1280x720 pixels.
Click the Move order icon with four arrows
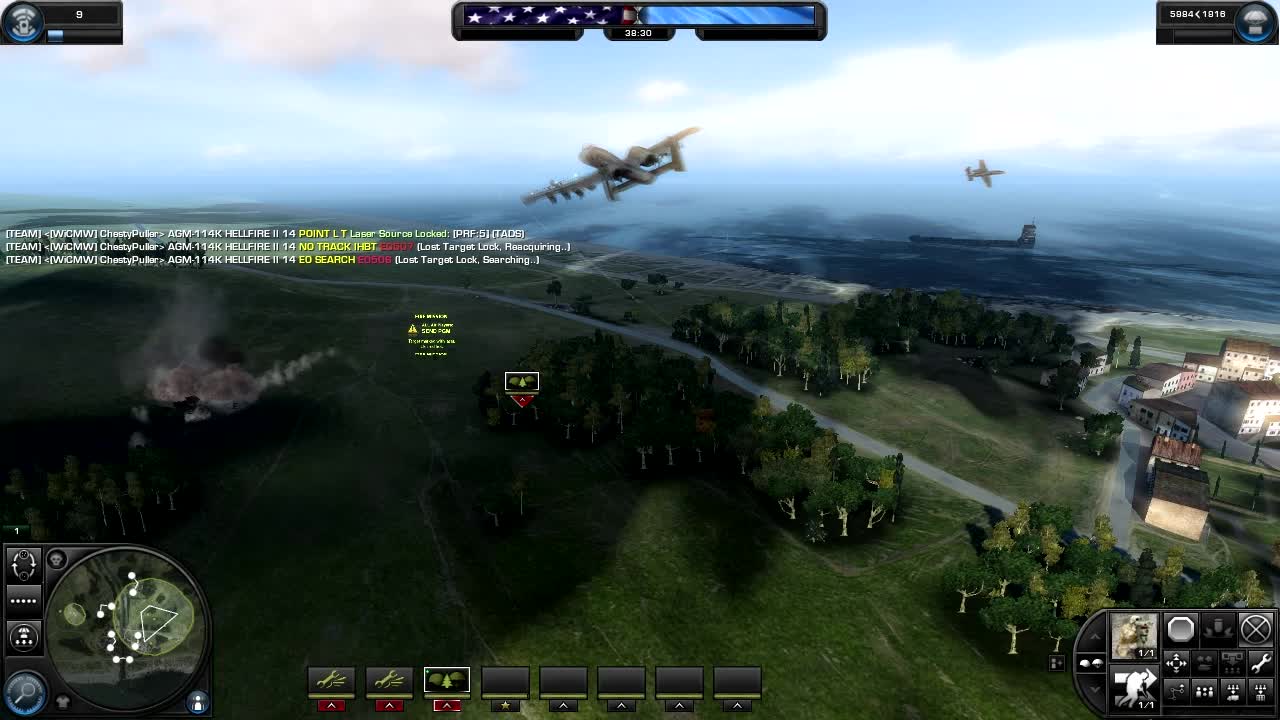pyautogui.click(x=1176, y=662)
